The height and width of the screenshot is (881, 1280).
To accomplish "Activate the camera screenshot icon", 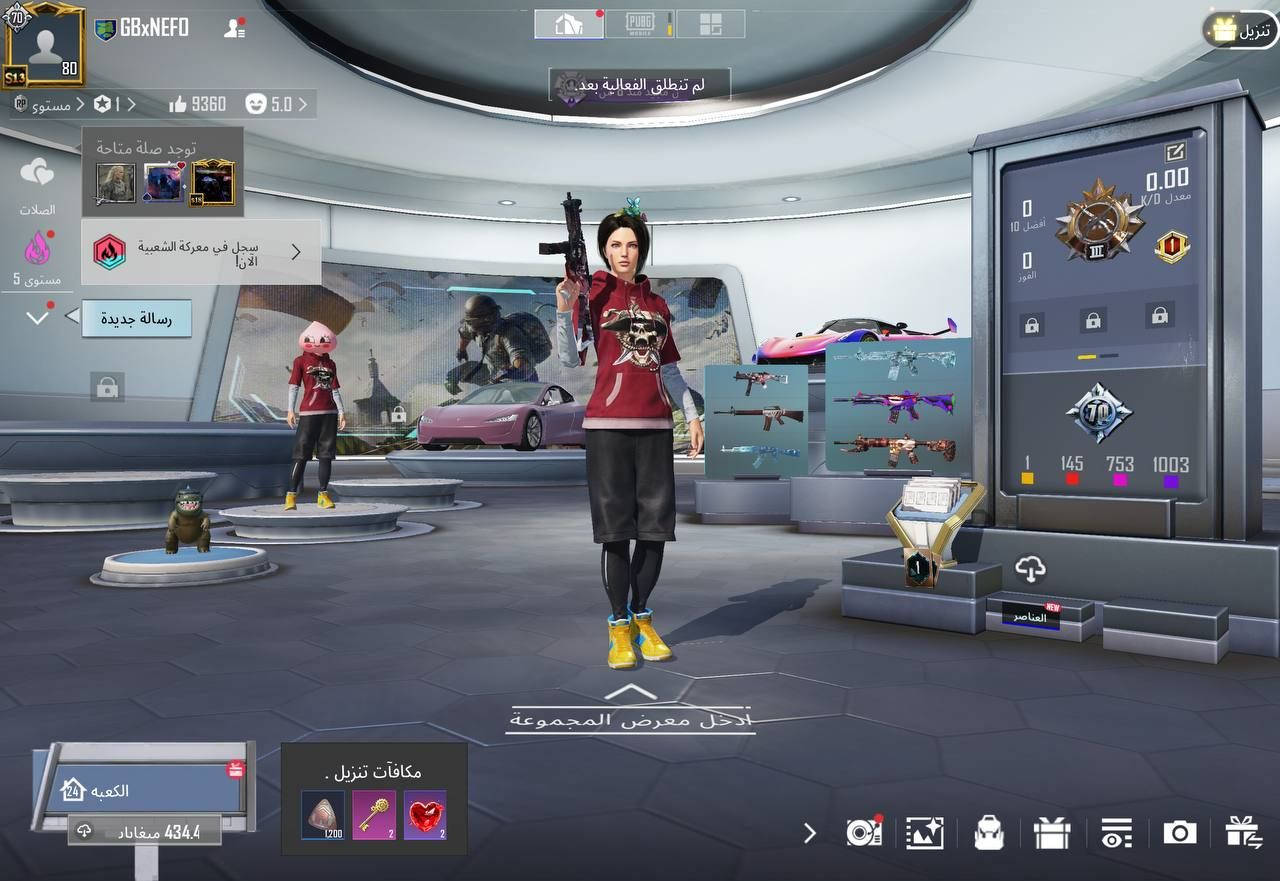I will [1179, 833].
